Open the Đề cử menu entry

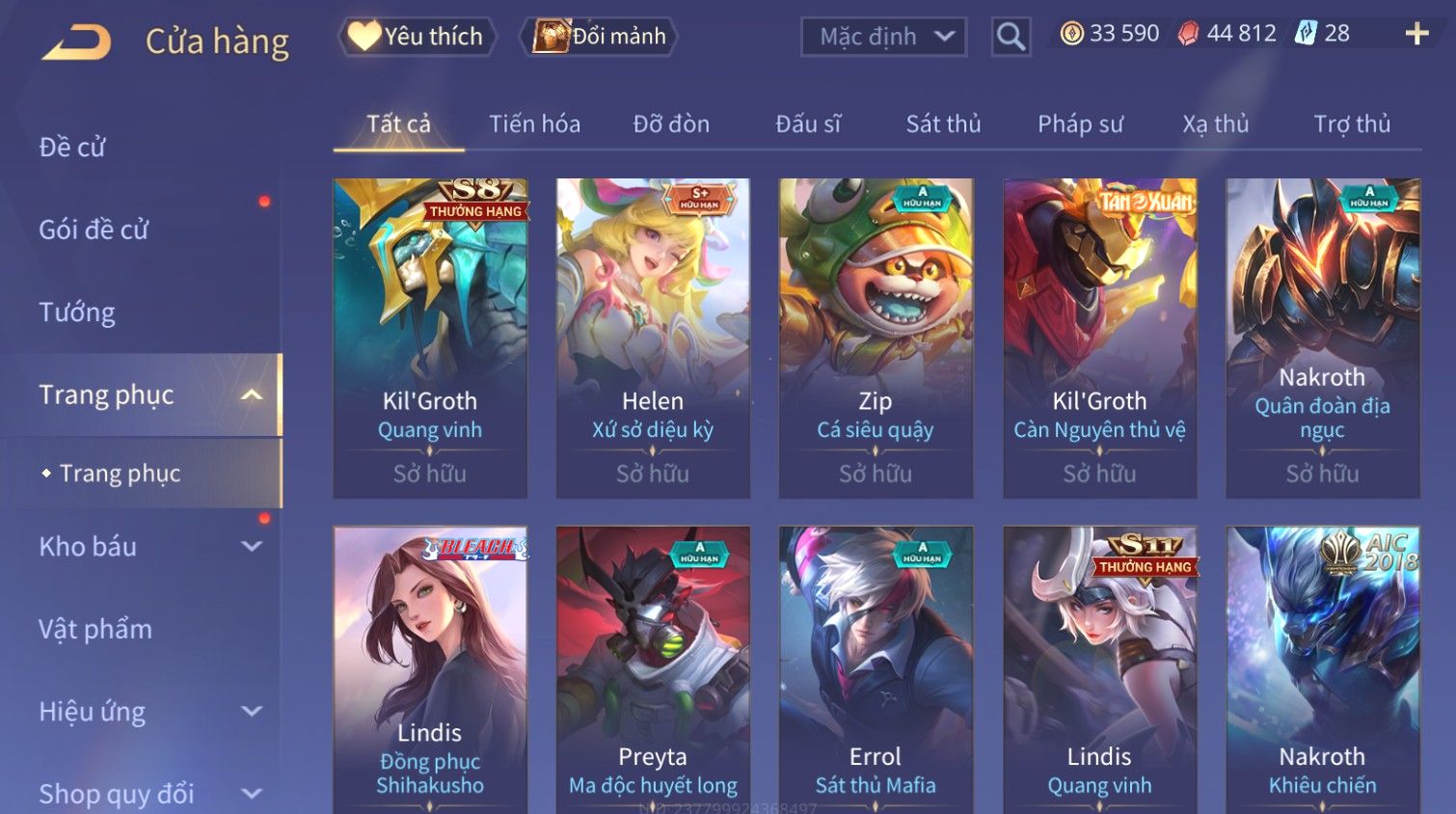pos(72,148)
